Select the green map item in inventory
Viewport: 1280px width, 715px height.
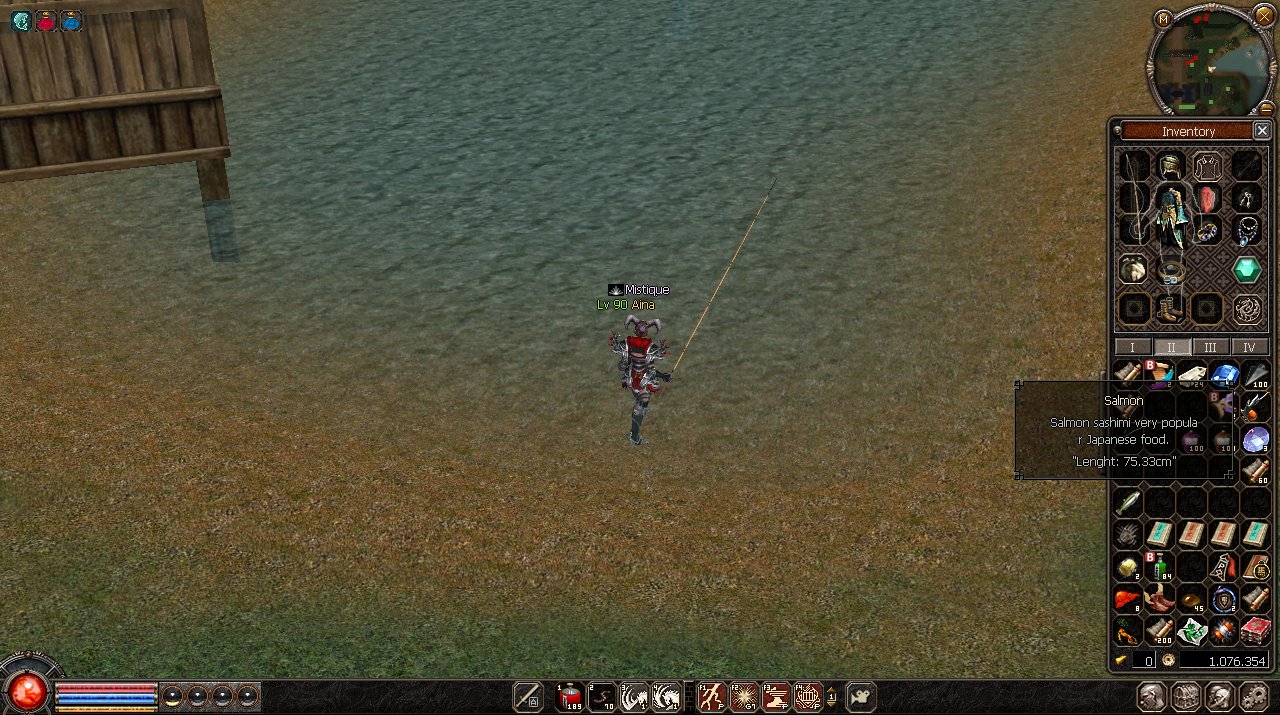click(1192, 631)
